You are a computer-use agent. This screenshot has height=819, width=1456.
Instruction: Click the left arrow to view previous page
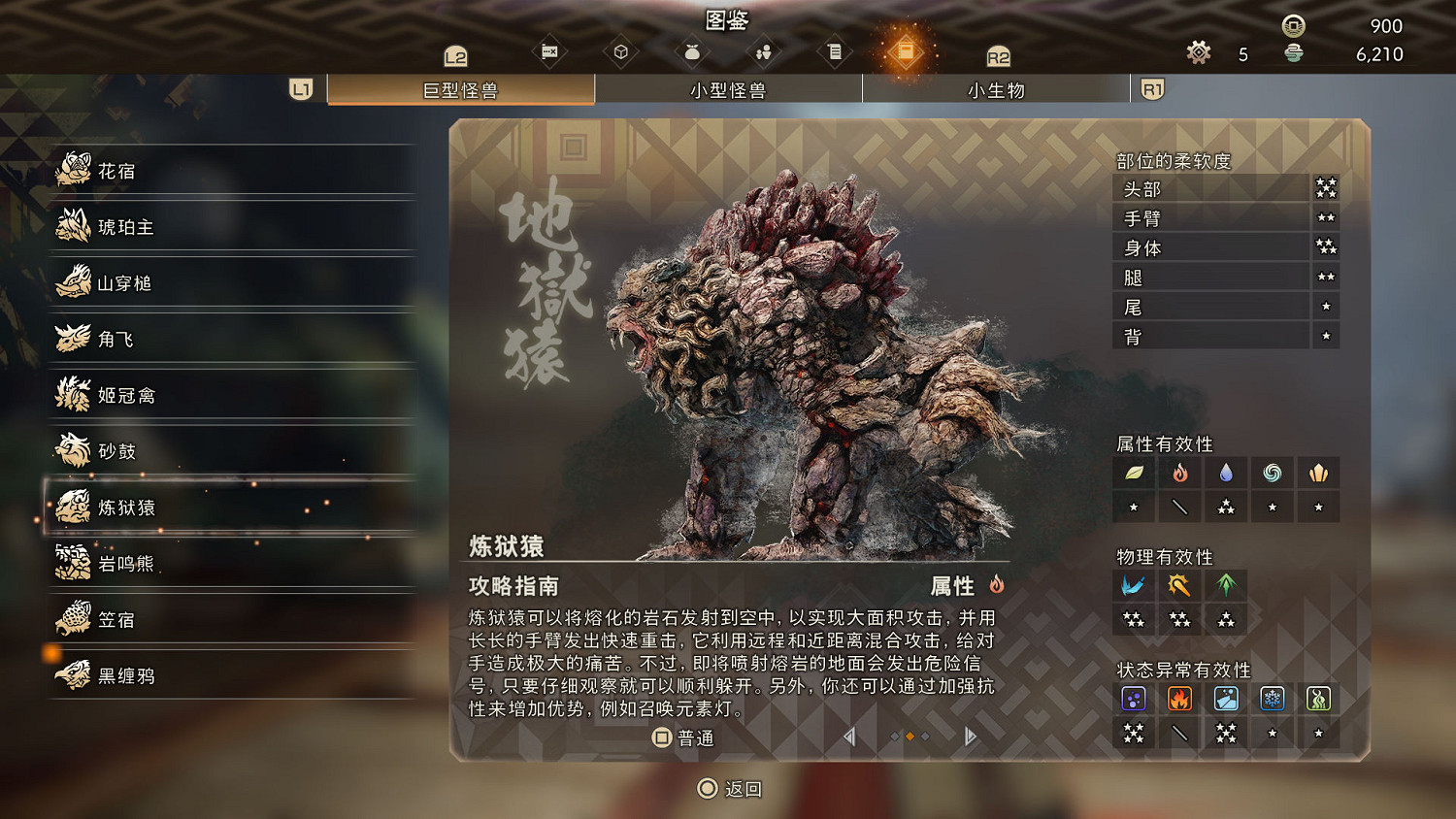click(849, 737)
